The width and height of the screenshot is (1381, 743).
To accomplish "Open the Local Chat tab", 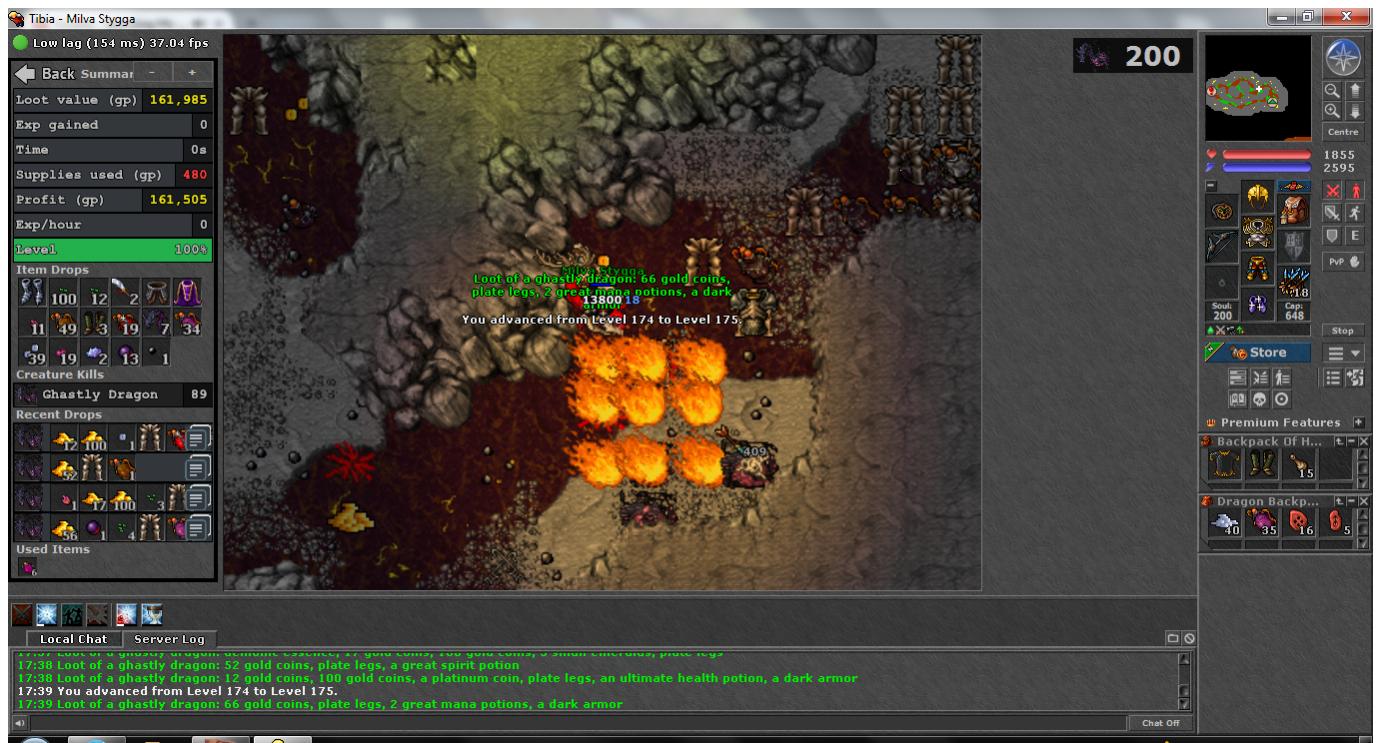I will pyautogui.click(x=73, y=639).
